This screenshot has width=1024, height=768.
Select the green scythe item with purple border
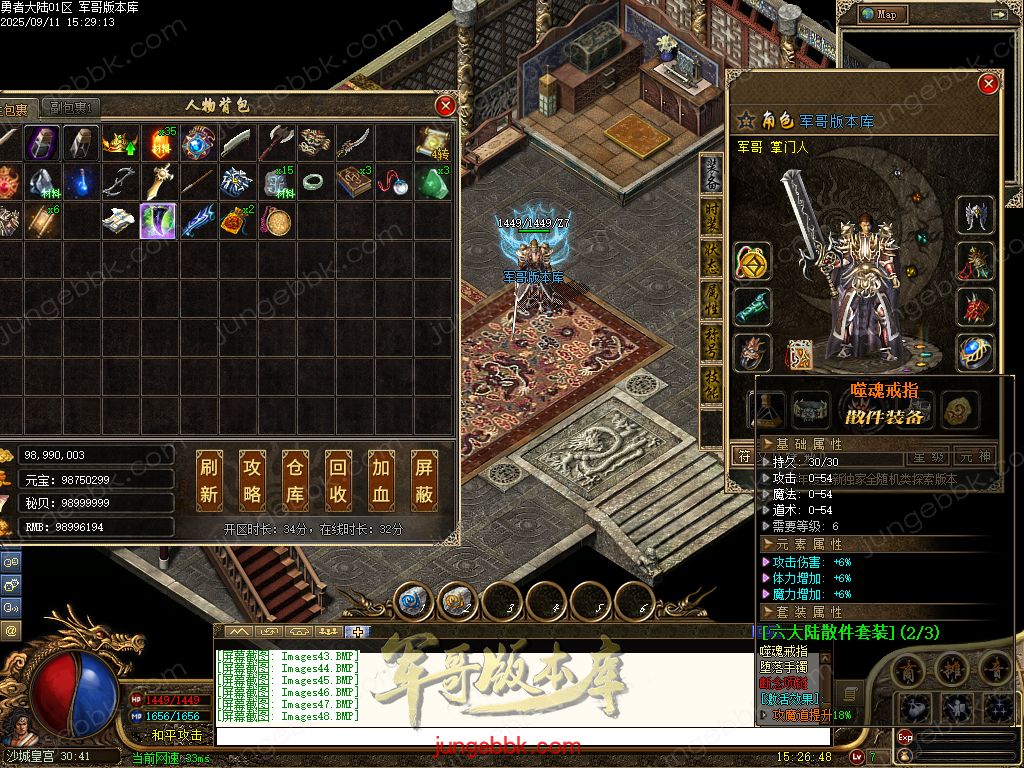pyautogui.click(x=157, y=221)
